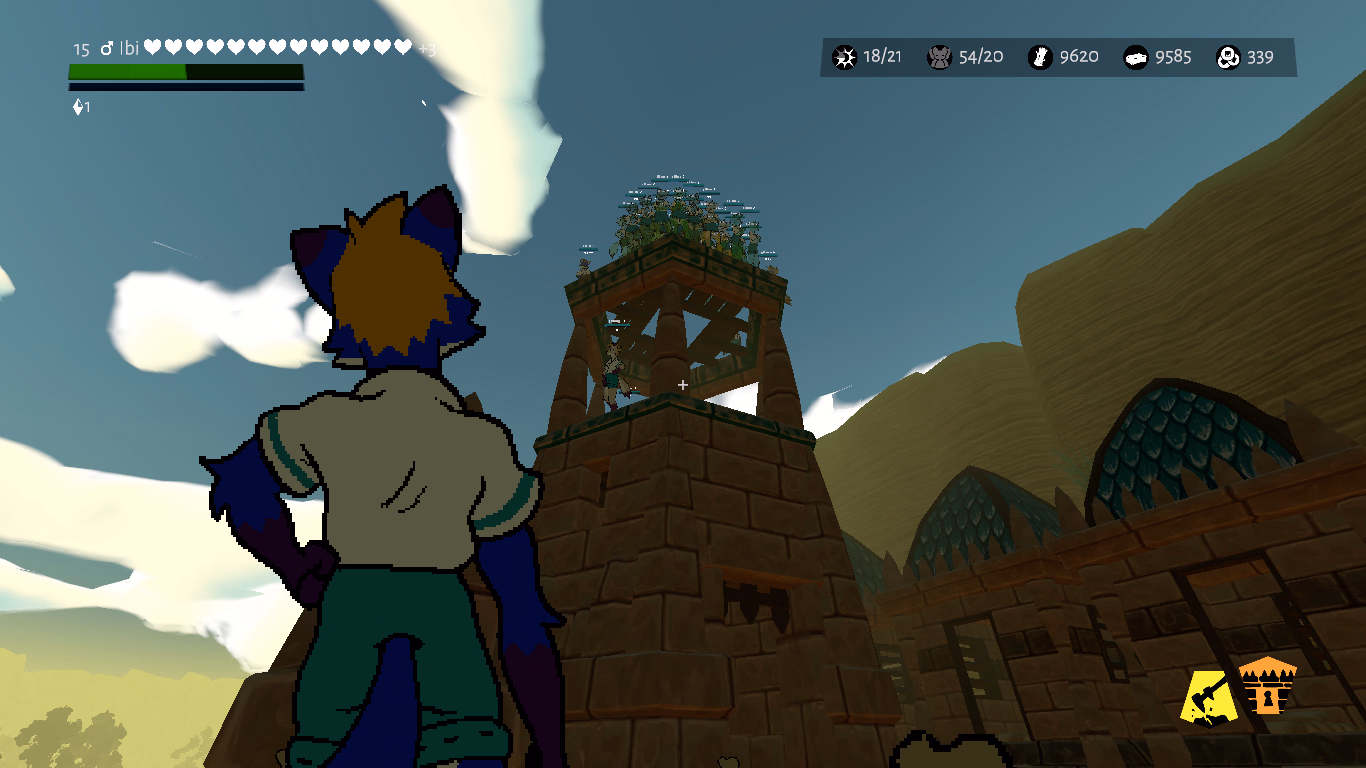Click the wood logs resource icon

tap(1040, 57)
